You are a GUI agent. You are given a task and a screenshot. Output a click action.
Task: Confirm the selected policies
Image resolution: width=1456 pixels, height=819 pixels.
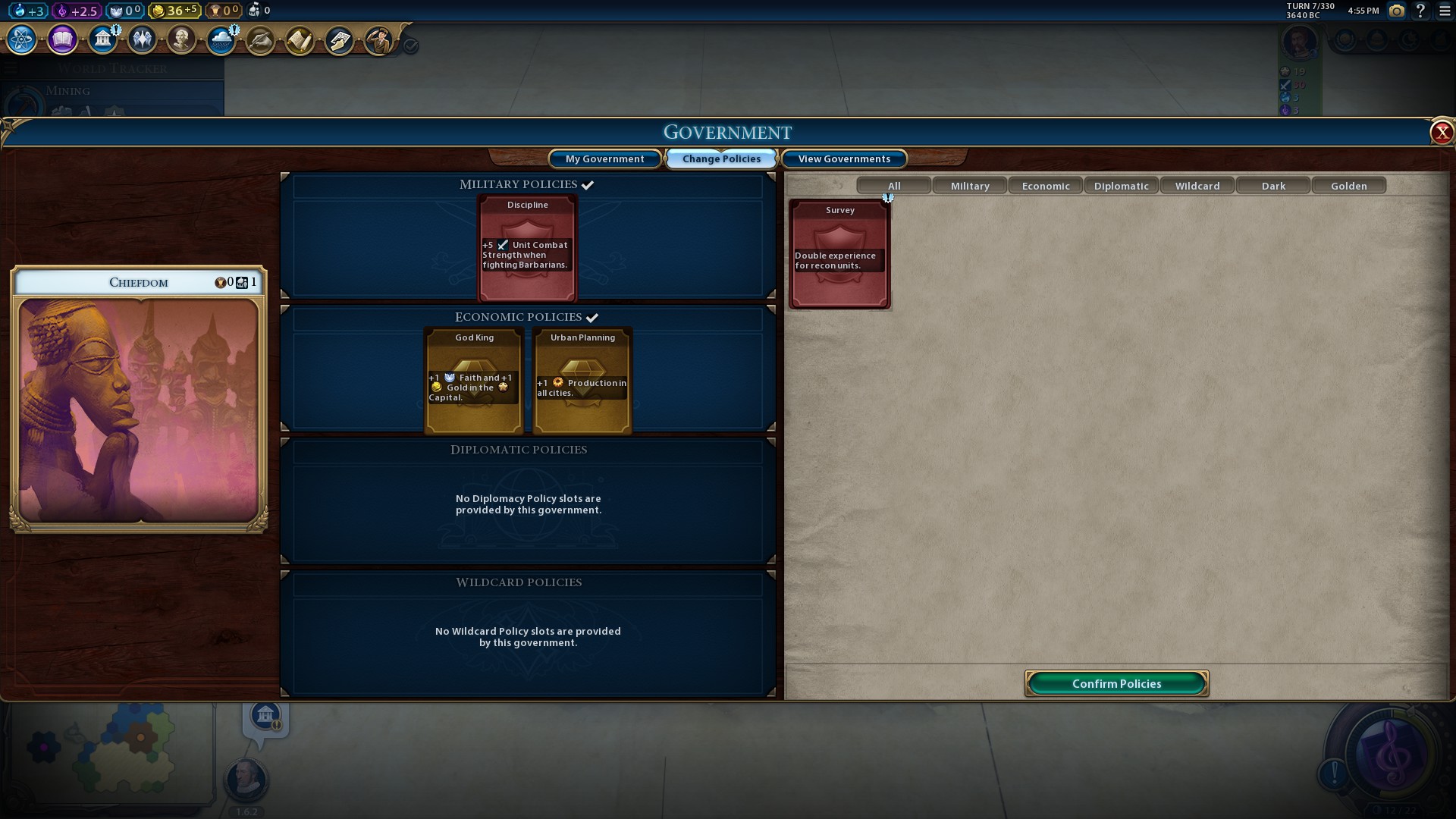tap(1116, 683)
